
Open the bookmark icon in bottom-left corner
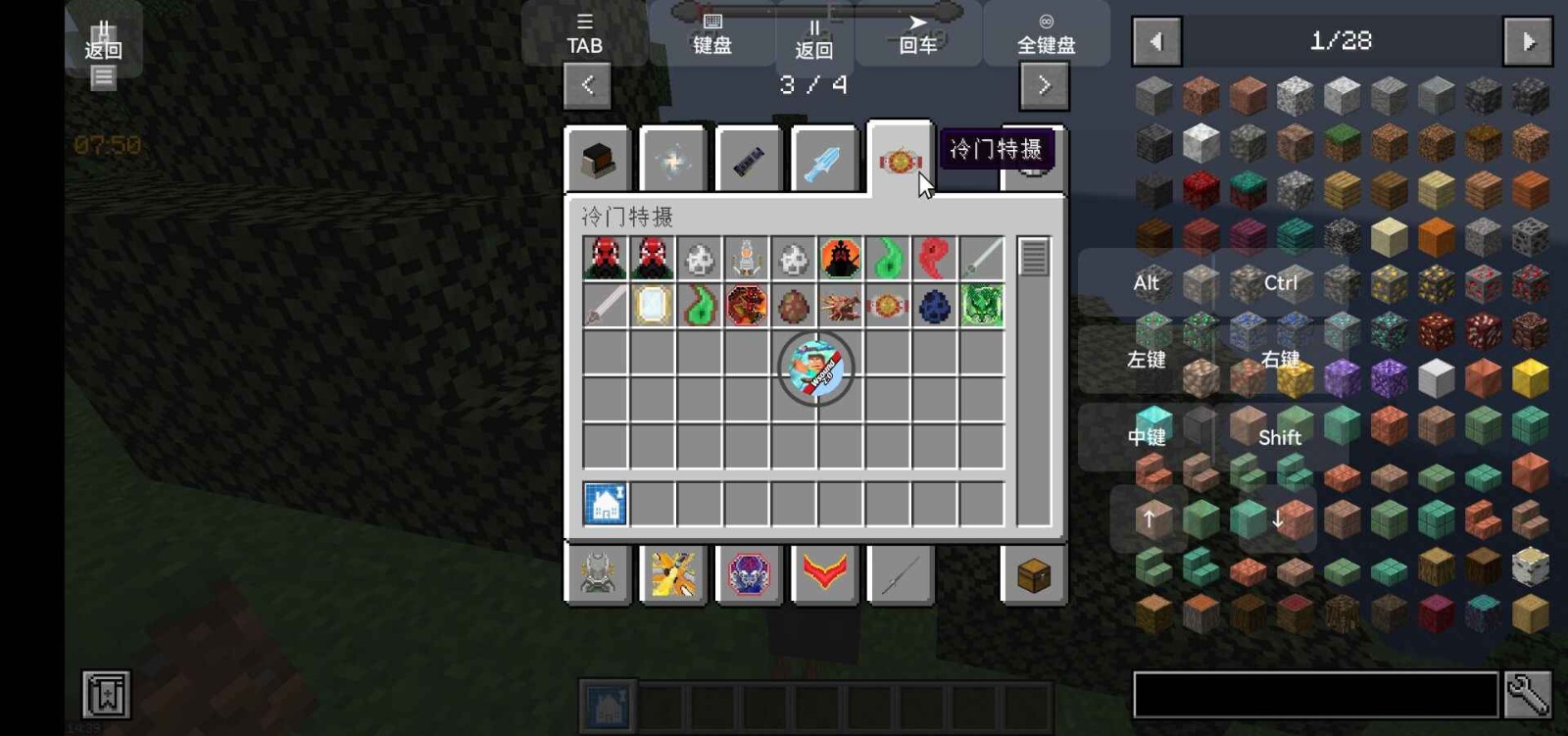click(x=106, y=694)
